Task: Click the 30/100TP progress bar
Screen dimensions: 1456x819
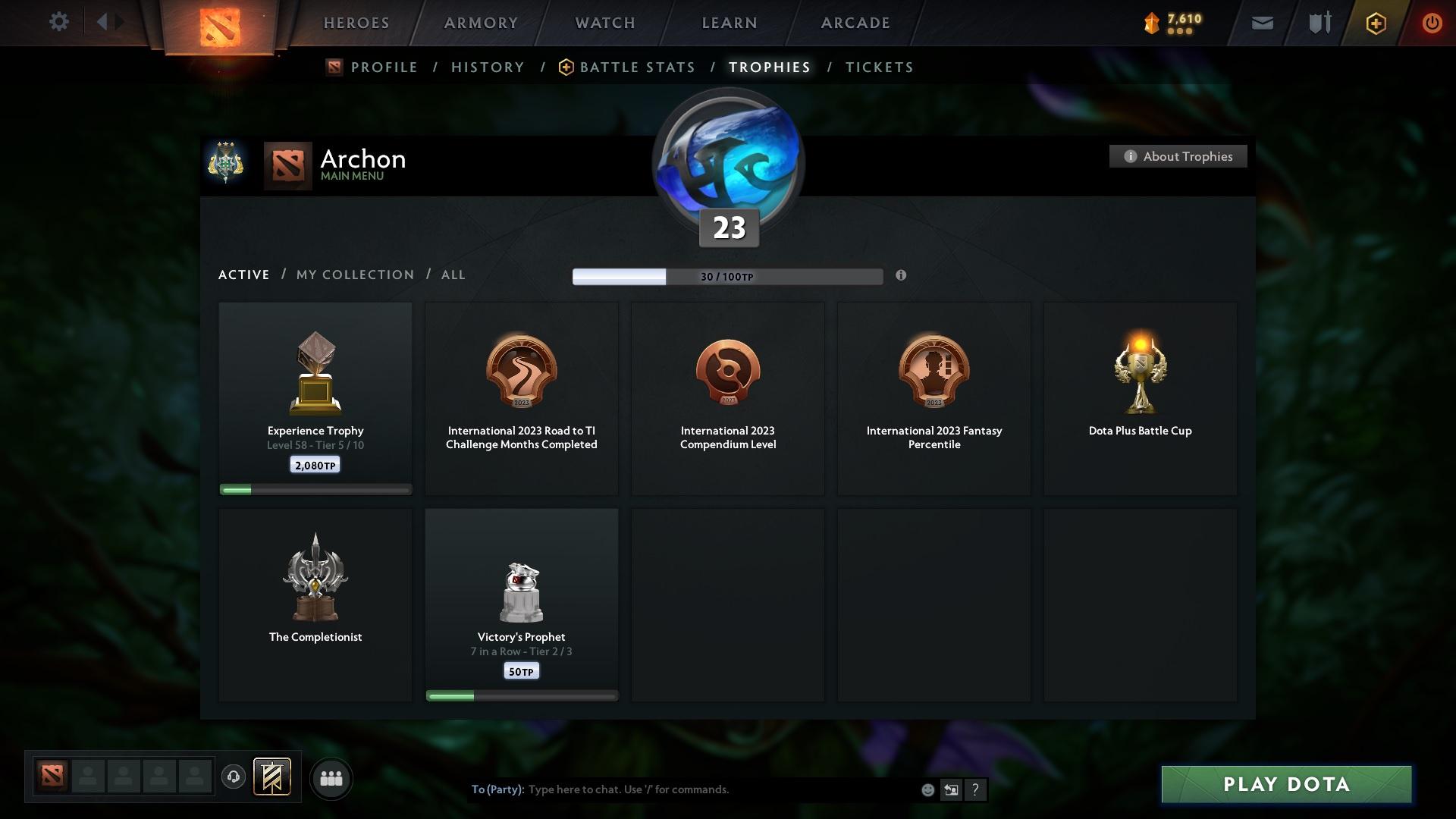Action: point(727,276)
